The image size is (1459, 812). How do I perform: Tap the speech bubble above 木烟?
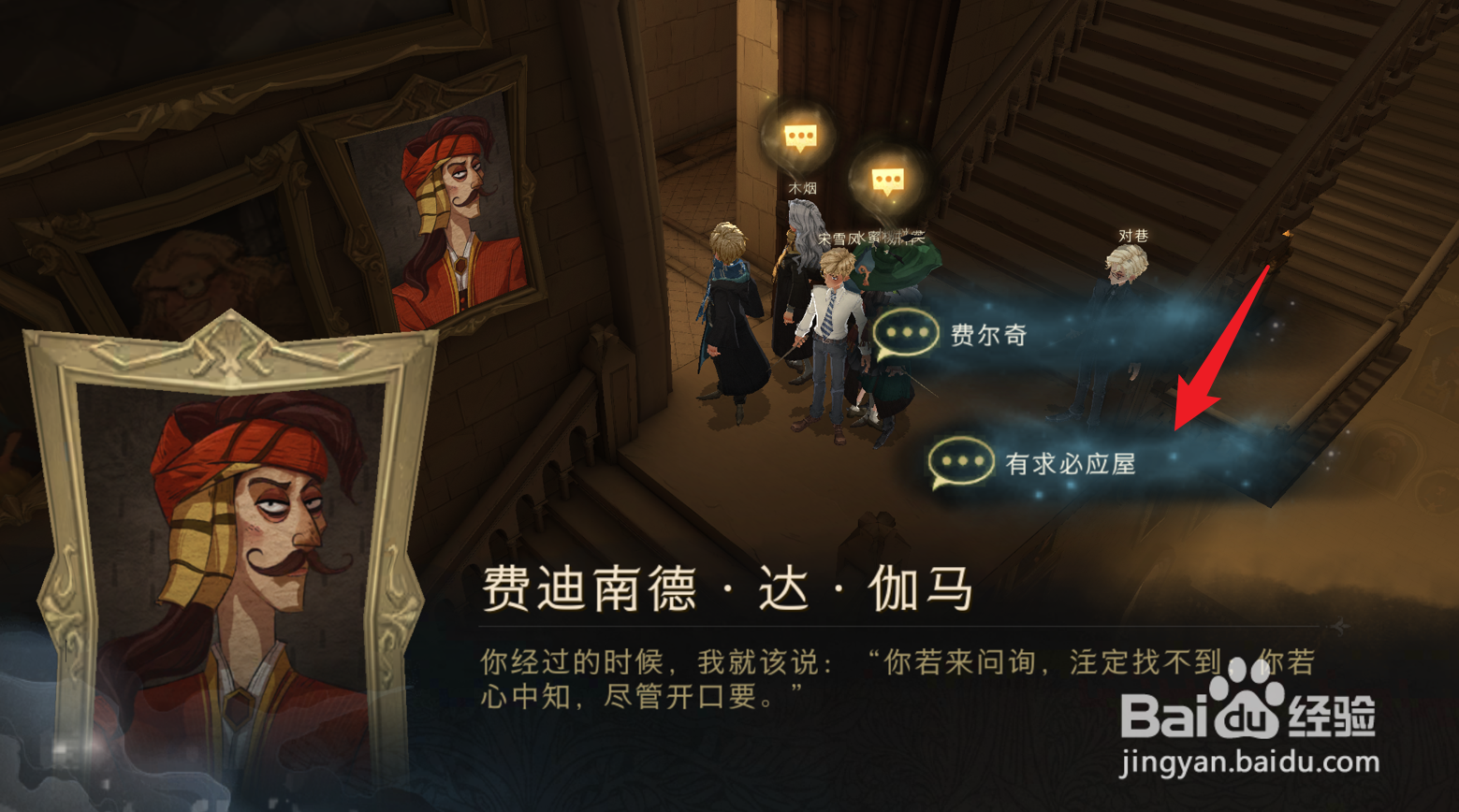tap(799, 137)
